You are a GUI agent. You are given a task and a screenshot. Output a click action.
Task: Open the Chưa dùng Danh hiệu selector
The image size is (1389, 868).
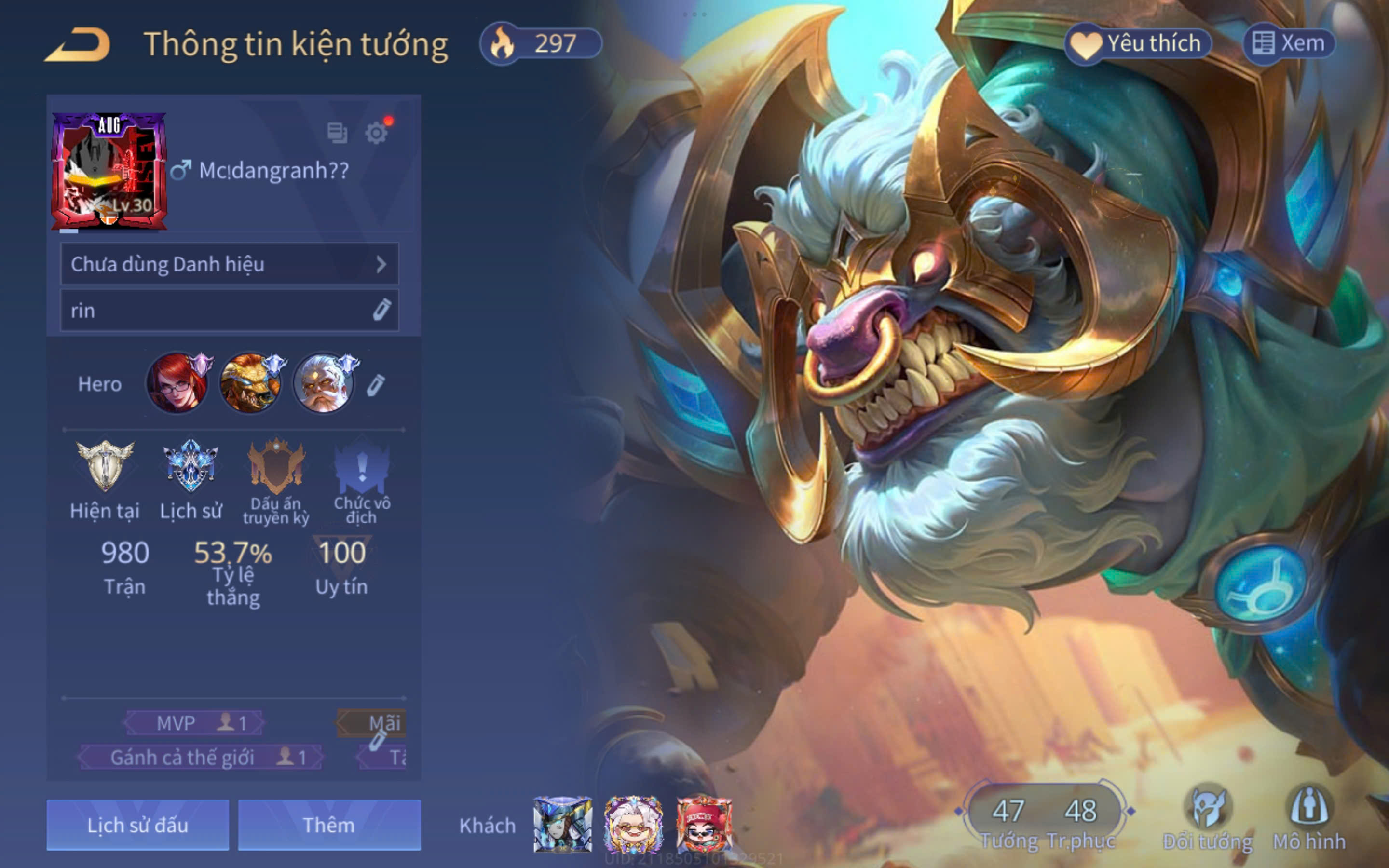229,264
